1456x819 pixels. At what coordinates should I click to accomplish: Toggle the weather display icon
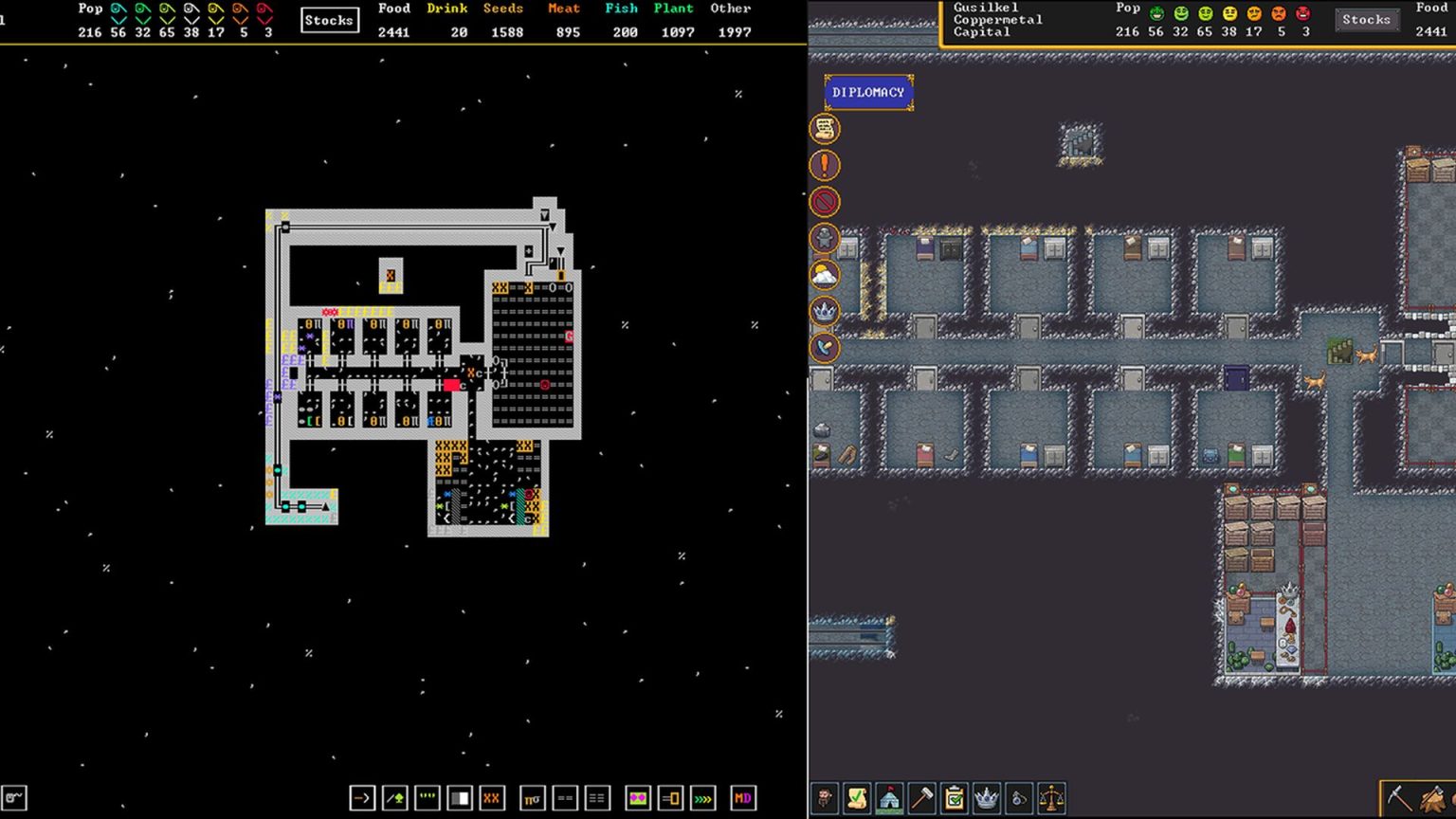[x=824, y=277]
